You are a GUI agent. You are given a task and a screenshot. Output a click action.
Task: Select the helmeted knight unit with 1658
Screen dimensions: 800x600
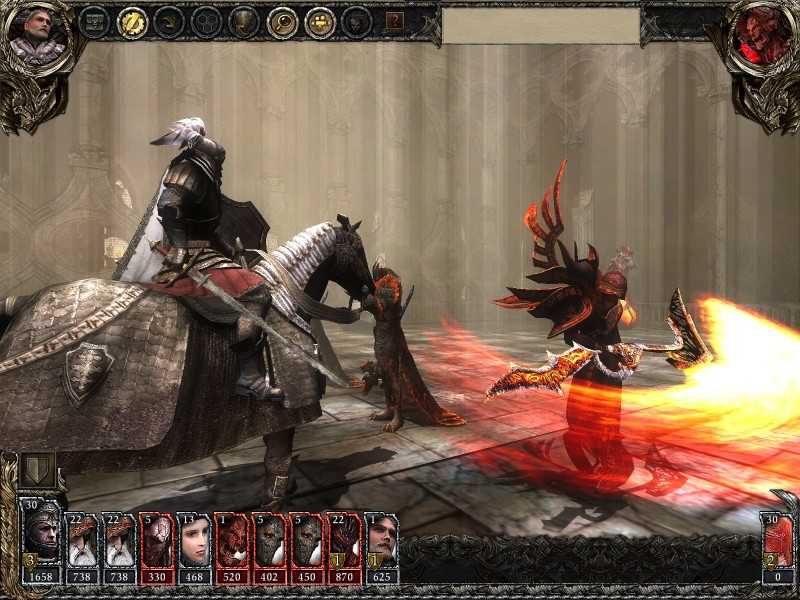coord(43,541)
